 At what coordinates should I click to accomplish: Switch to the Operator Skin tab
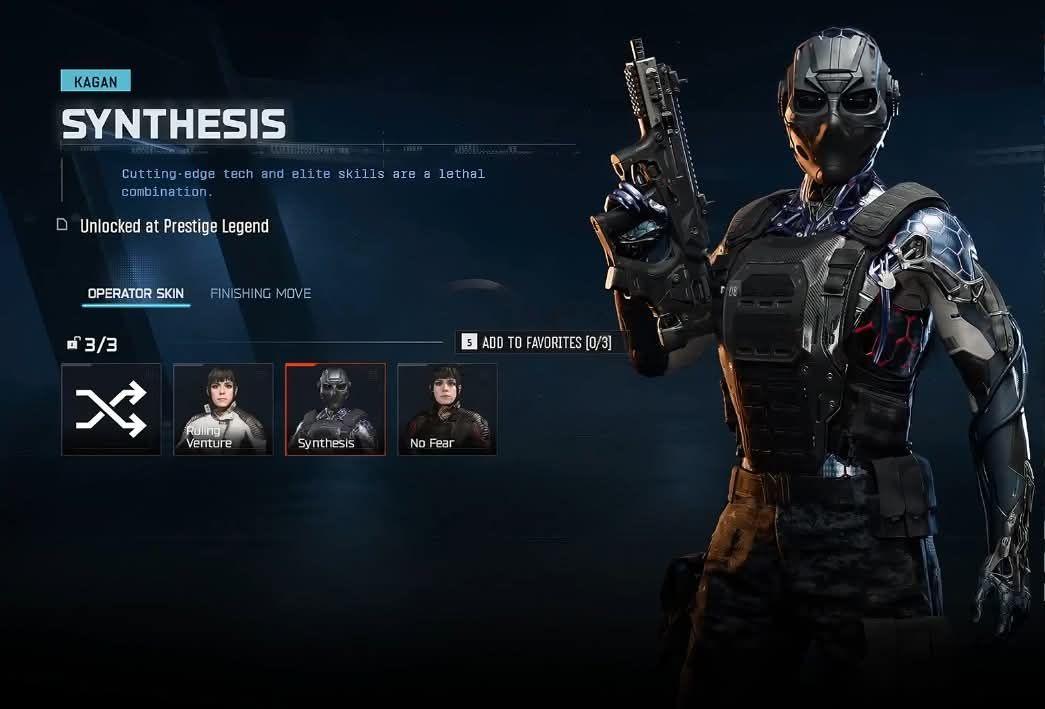pos(135,294)
